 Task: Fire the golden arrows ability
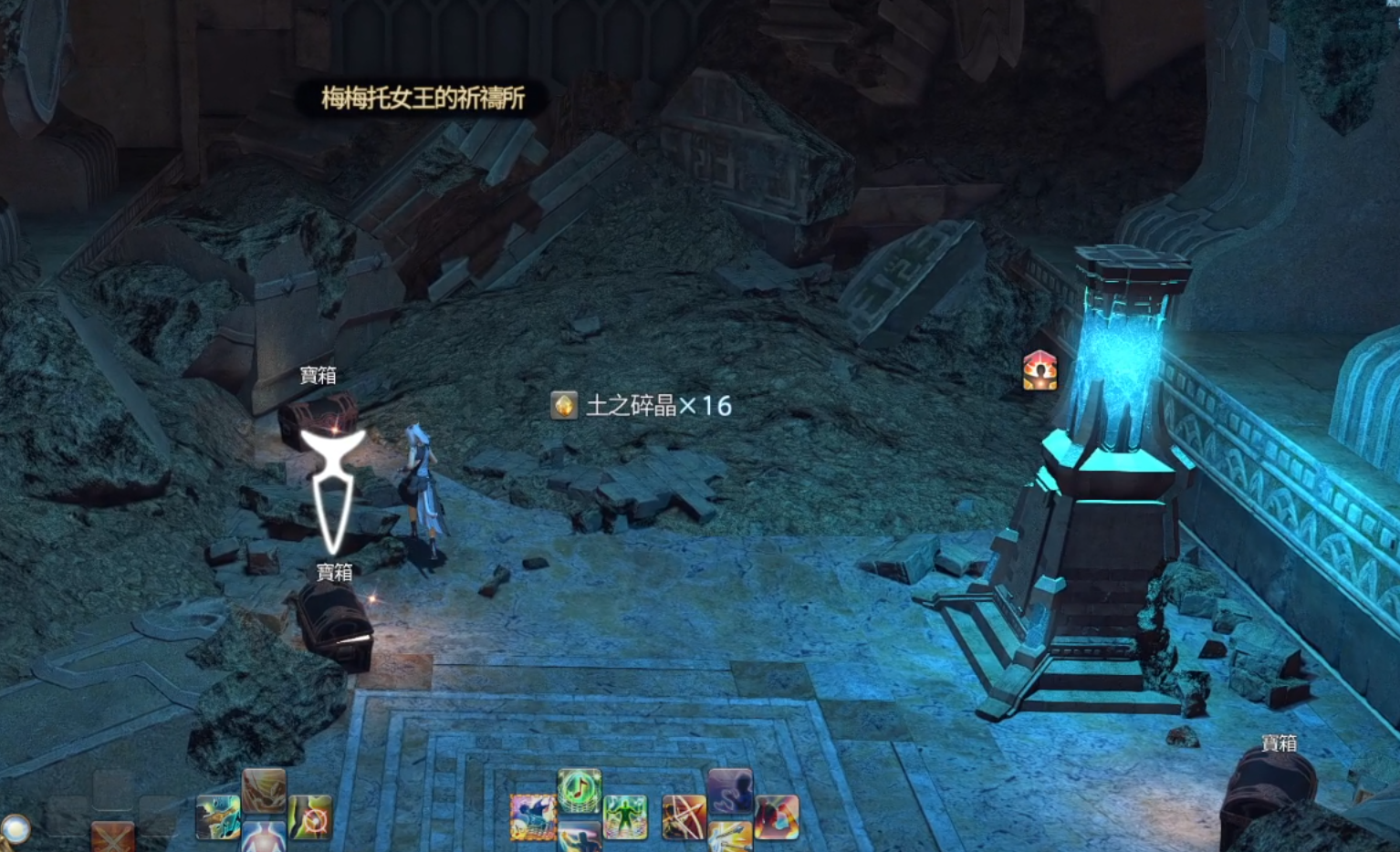[730, 838]
